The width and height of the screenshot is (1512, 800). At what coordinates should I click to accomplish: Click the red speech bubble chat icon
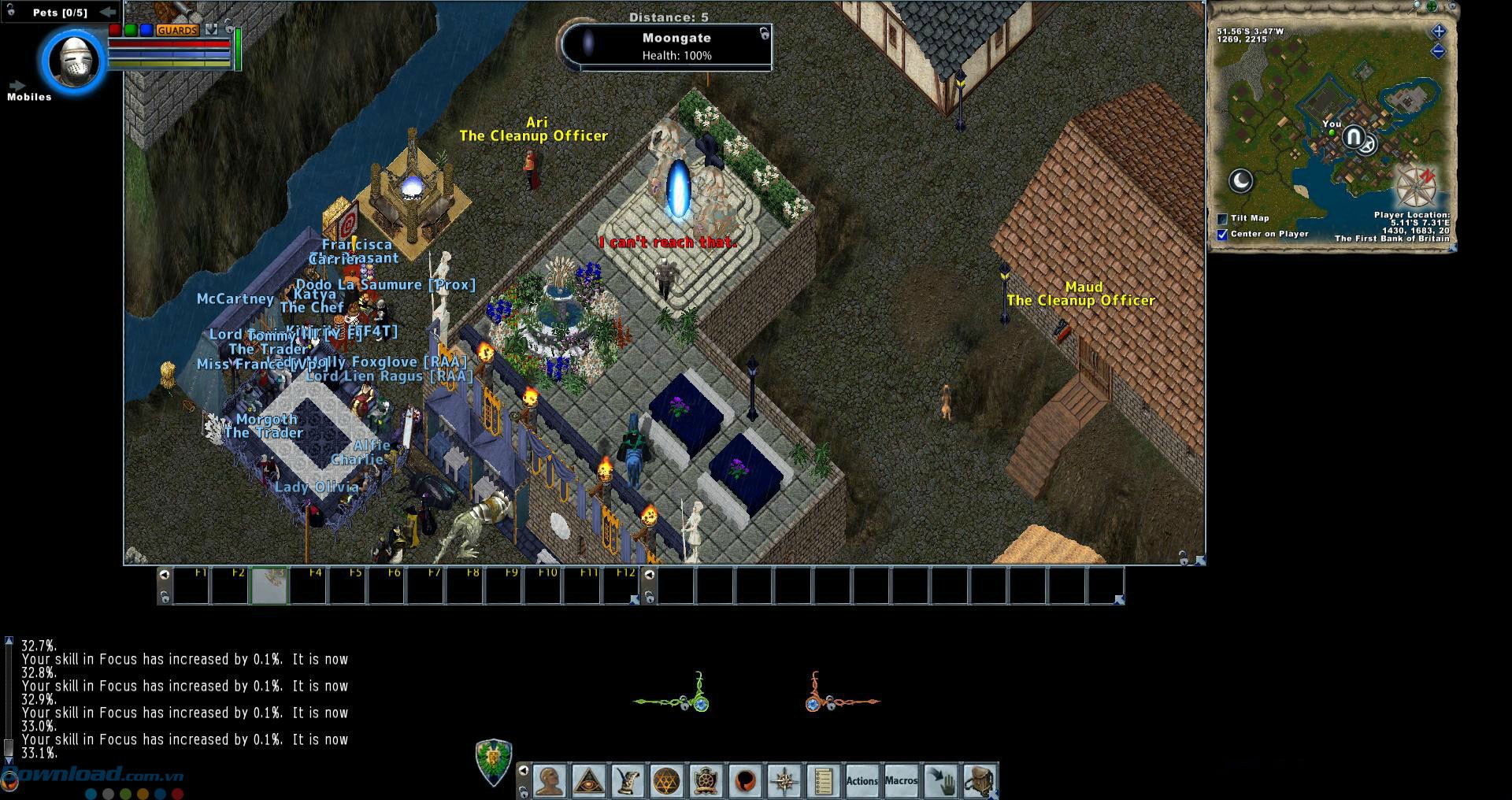tap(745, 781)
